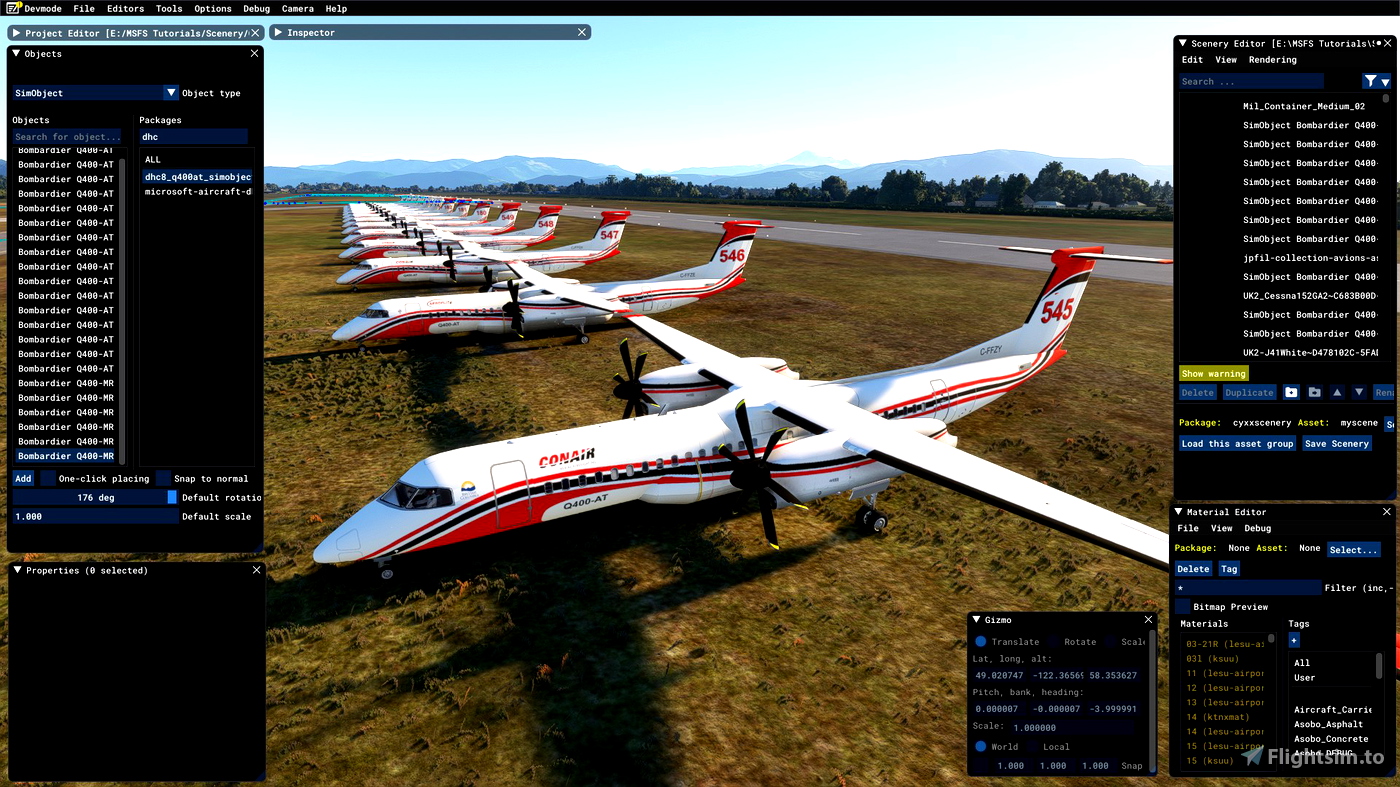1400x787 pixels.
Task: Open the Debug menu in the menu bar
Action: coord(256,7)
